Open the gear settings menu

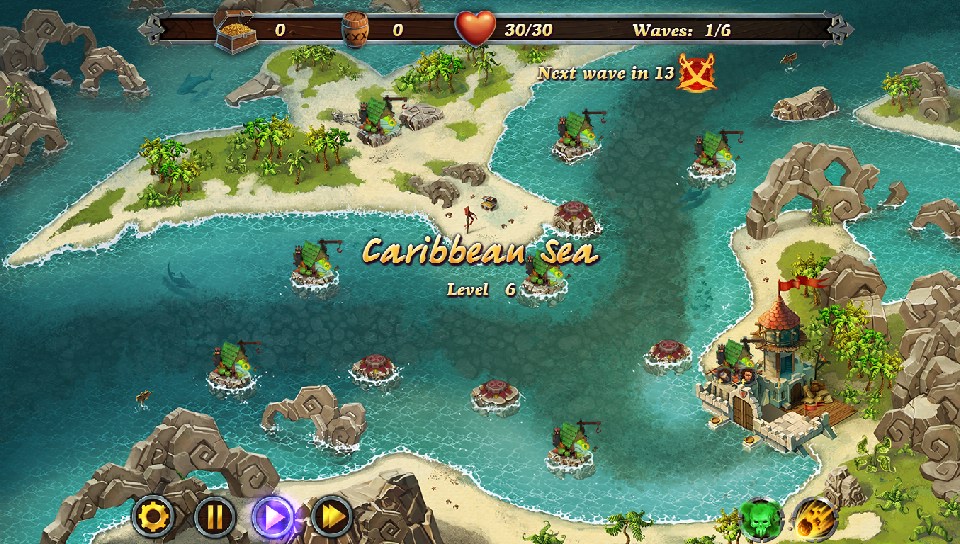coord(155,517)
